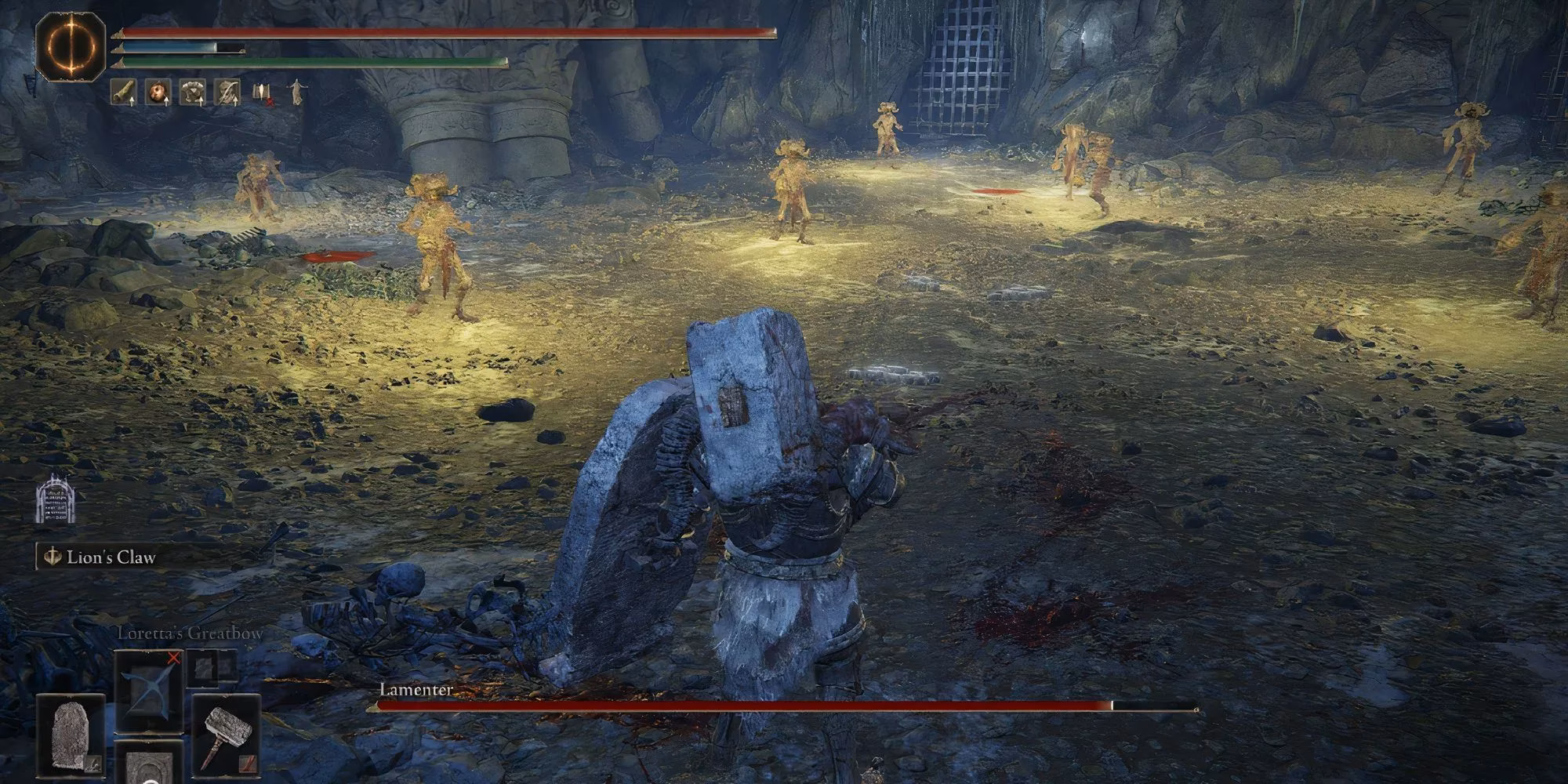Select the armor chestpiece buff icon
The image size is (1568, 784).
pos(192,93)
